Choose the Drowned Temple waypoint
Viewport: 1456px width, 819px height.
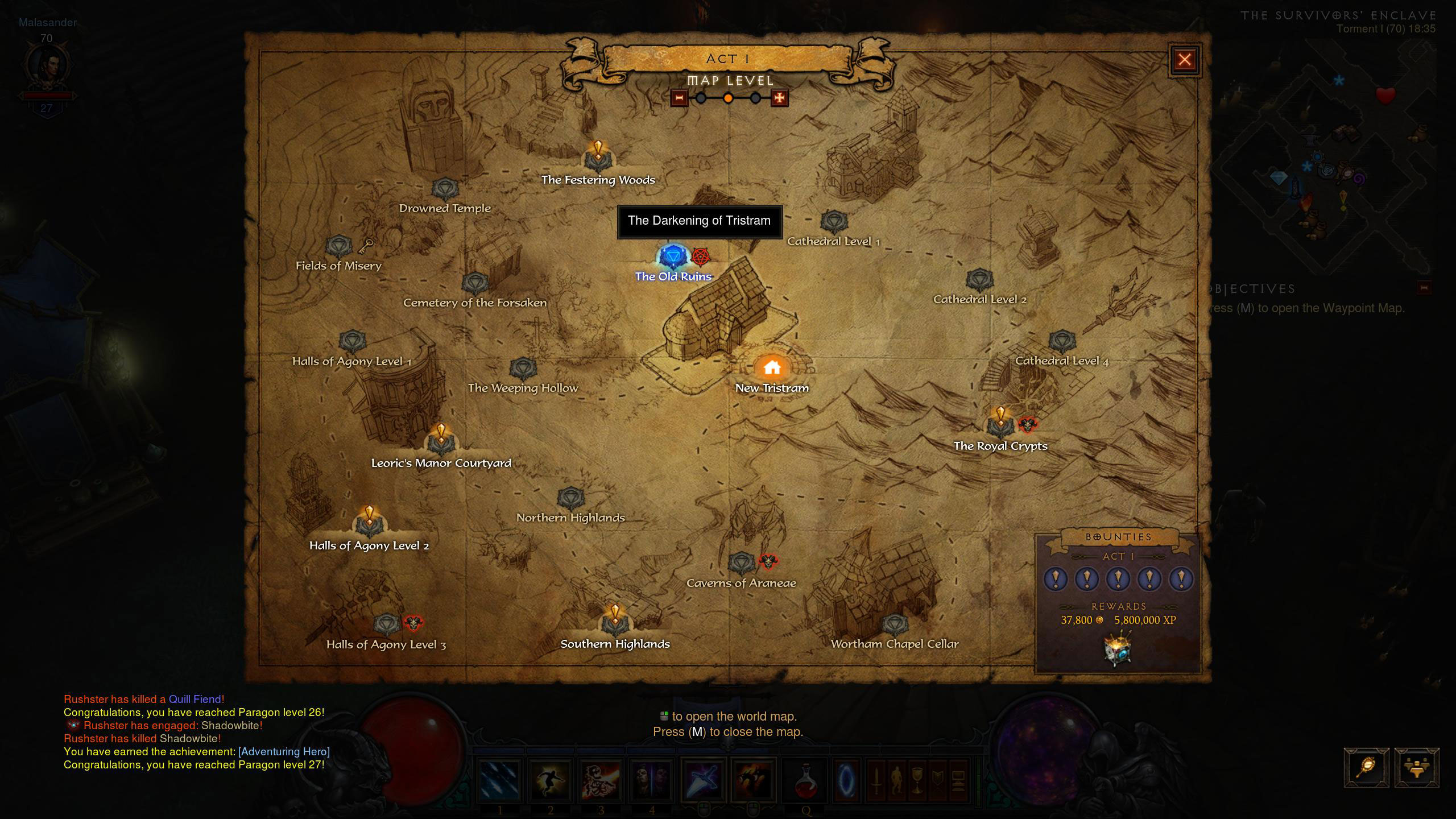pyautogui.click(x=445, y=189)
